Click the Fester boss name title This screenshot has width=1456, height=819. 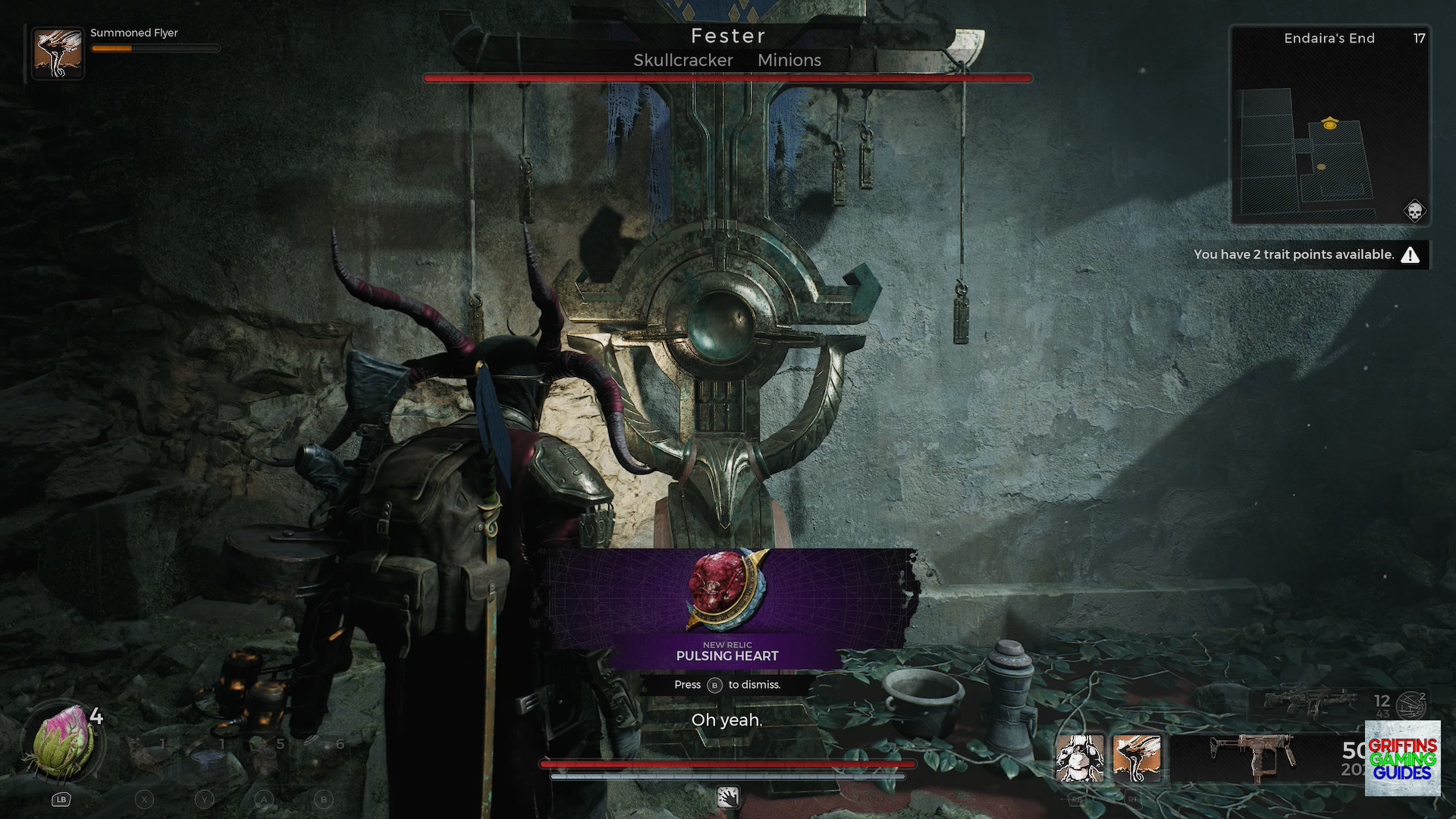pos(728,35)
